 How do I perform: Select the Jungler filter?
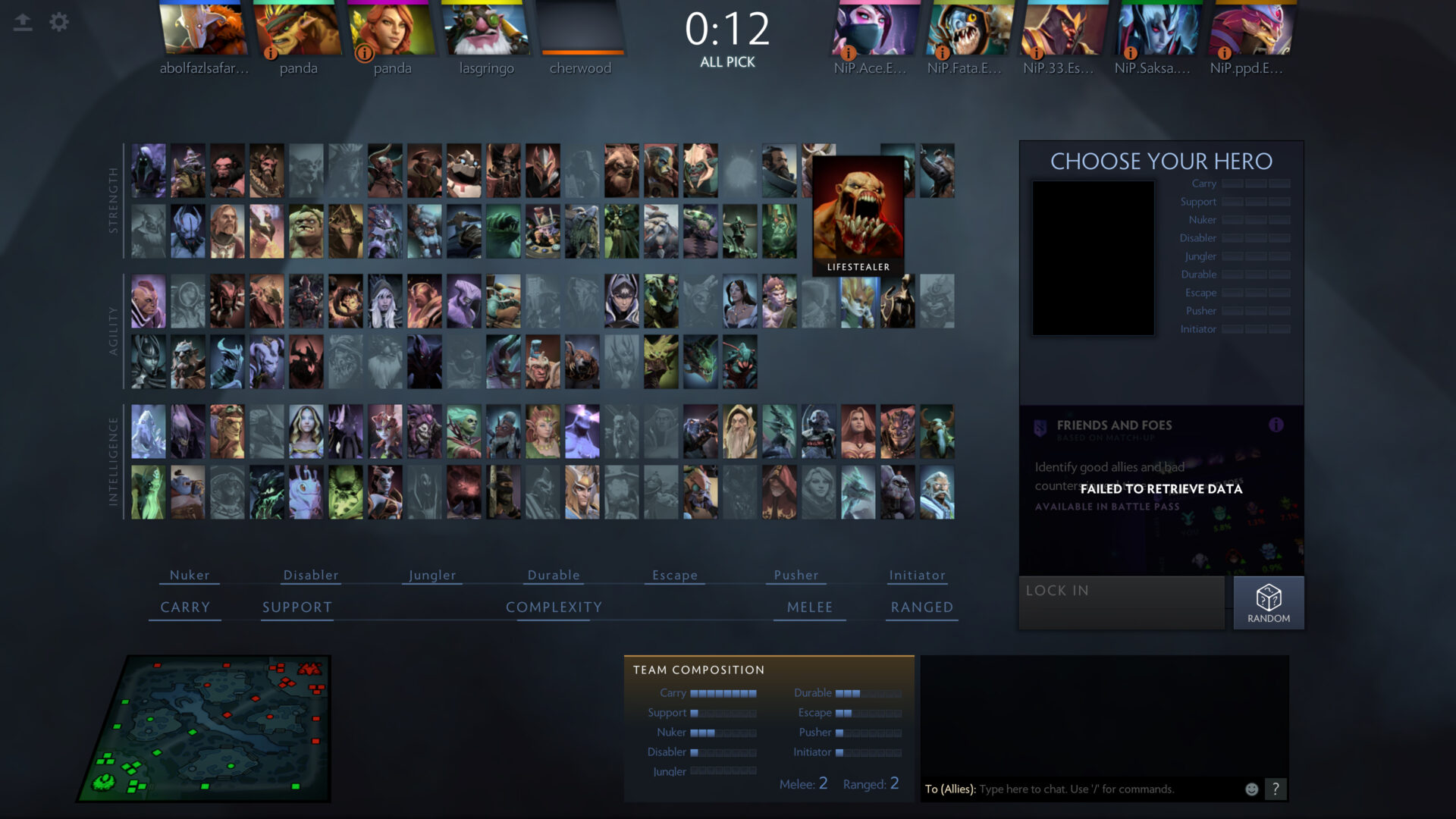[x=432, y=575]
